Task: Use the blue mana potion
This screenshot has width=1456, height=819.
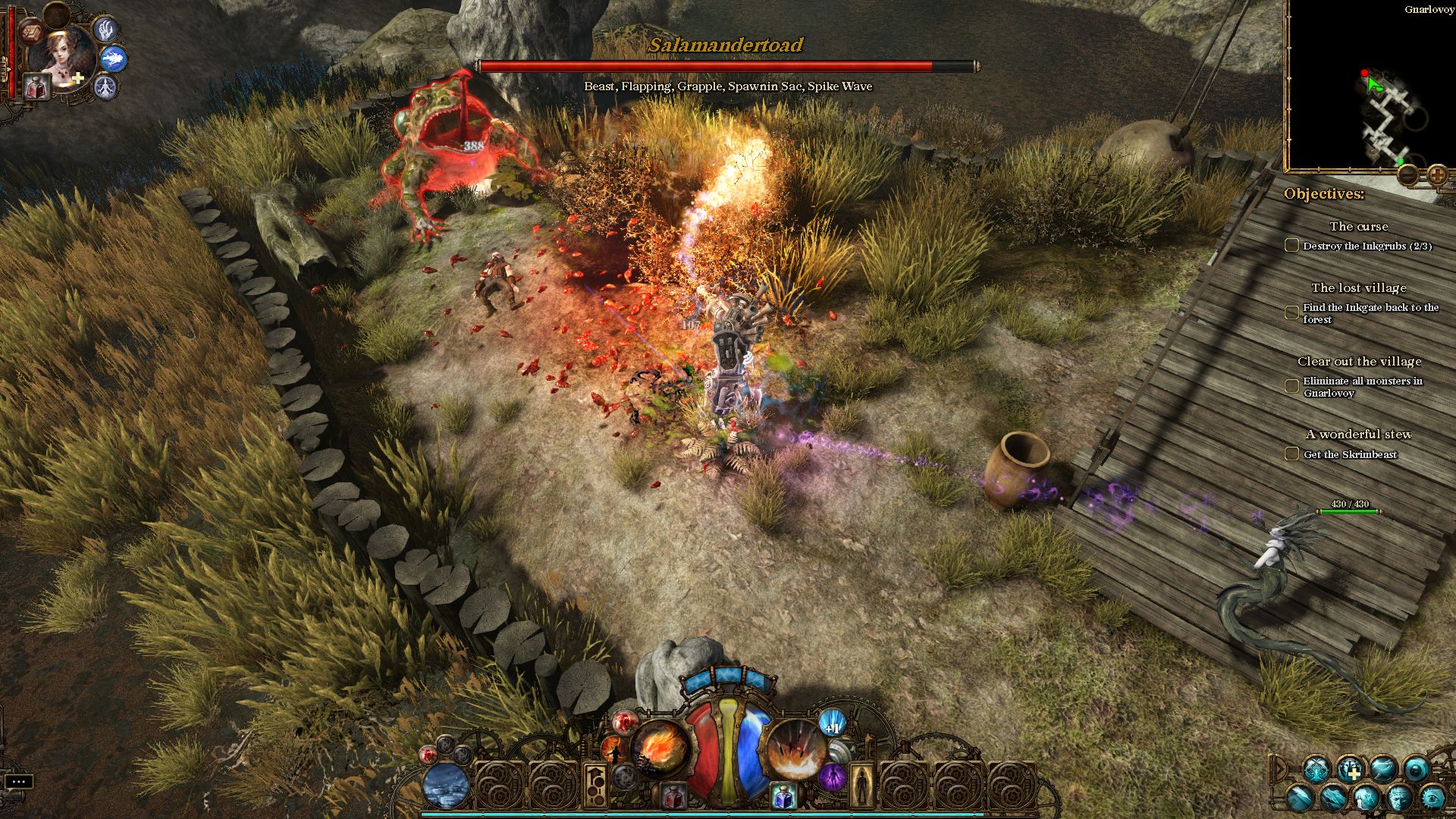Action: [x=783, y=796]
